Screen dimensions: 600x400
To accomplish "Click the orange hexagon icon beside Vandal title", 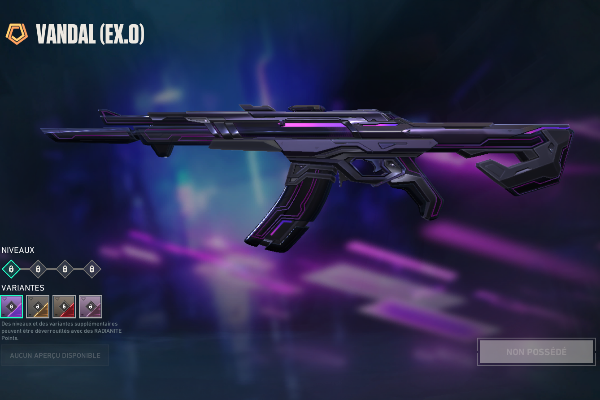I will 16,33.
